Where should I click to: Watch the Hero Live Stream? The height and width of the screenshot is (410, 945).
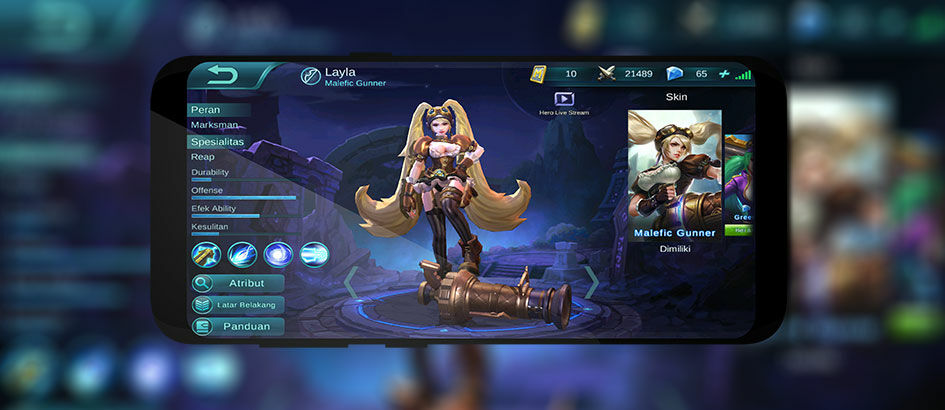[564, 100]
